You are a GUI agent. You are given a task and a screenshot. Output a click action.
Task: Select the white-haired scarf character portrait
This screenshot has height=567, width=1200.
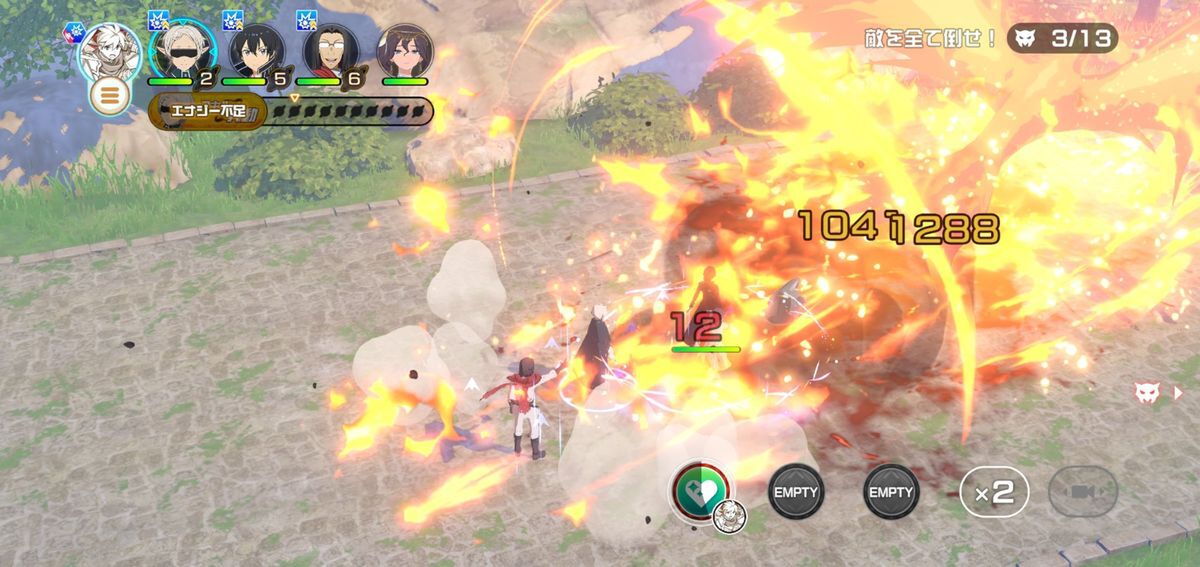[x=108, y=49]
